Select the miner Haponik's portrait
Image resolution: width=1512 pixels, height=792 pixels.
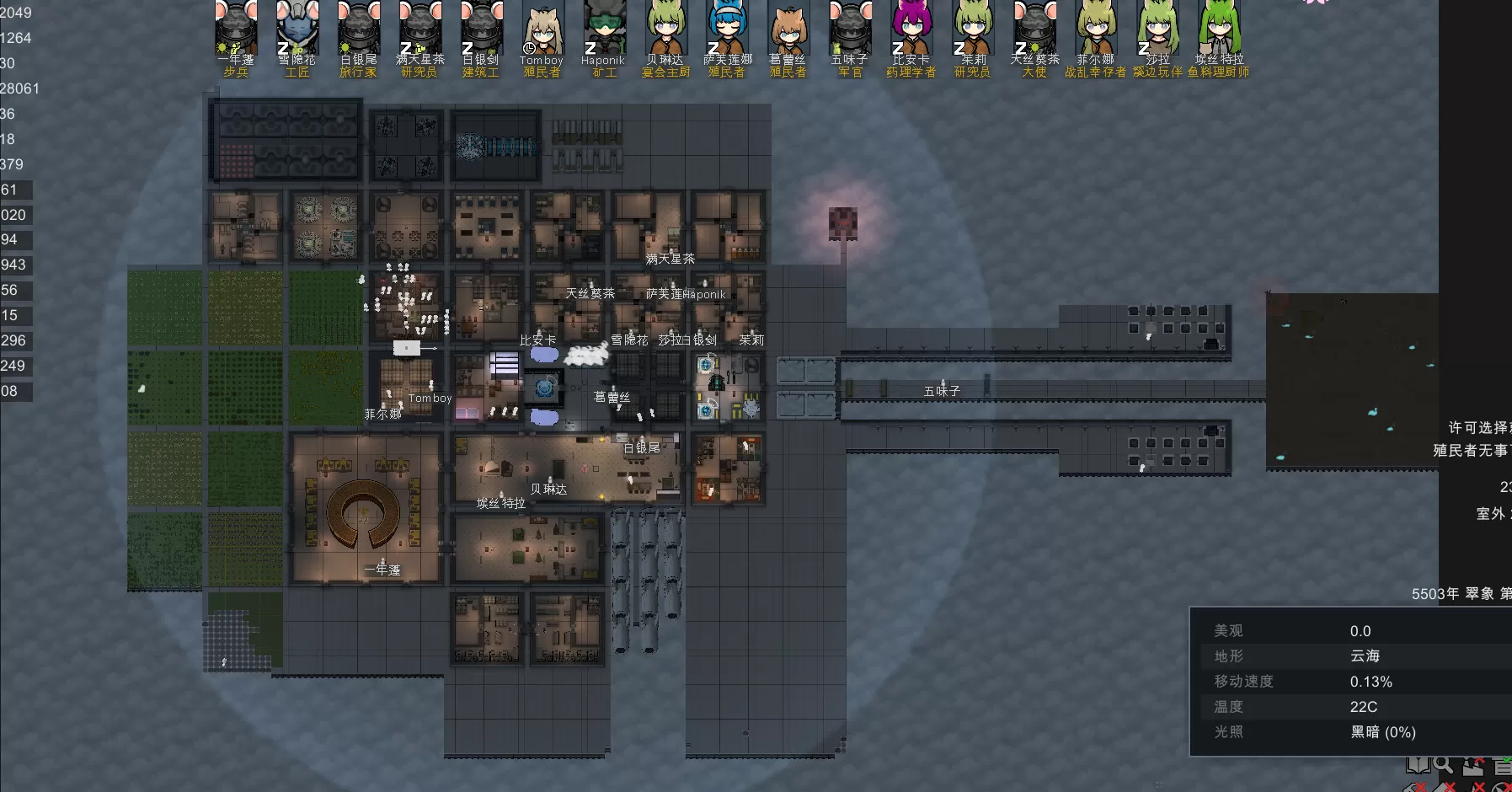604,29
